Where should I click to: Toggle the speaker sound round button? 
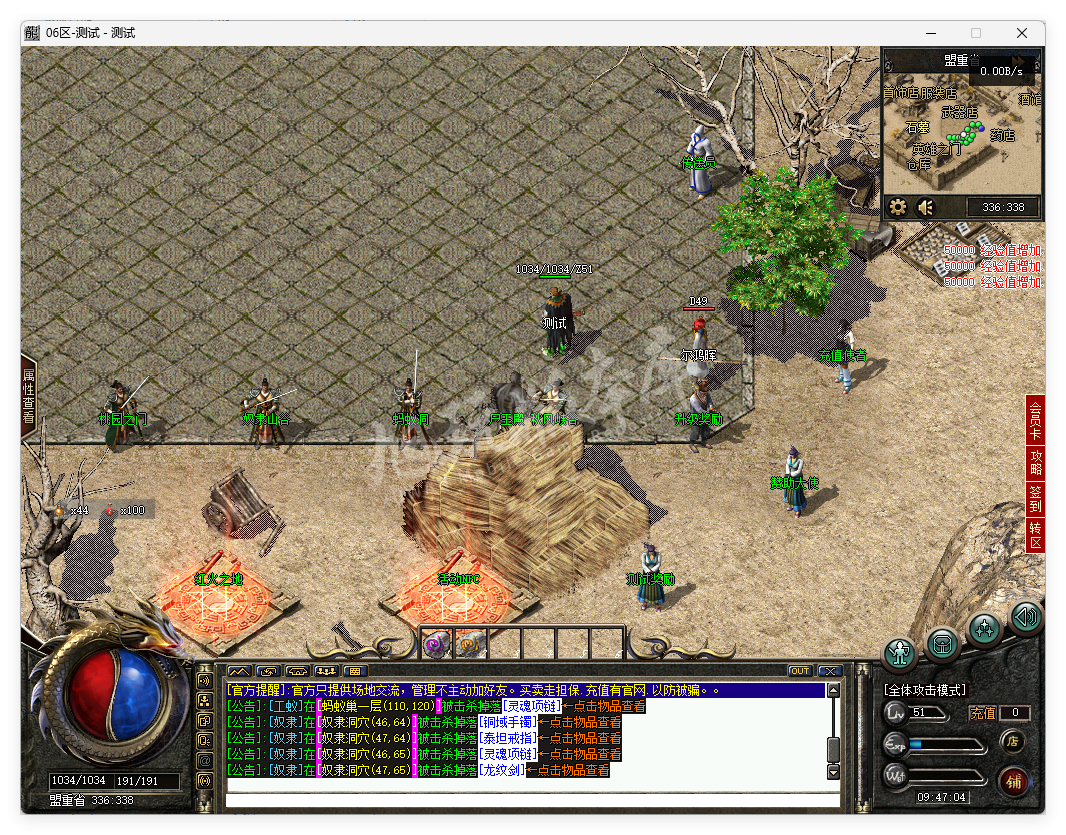pyautogui.click(x=1025, y=617)
